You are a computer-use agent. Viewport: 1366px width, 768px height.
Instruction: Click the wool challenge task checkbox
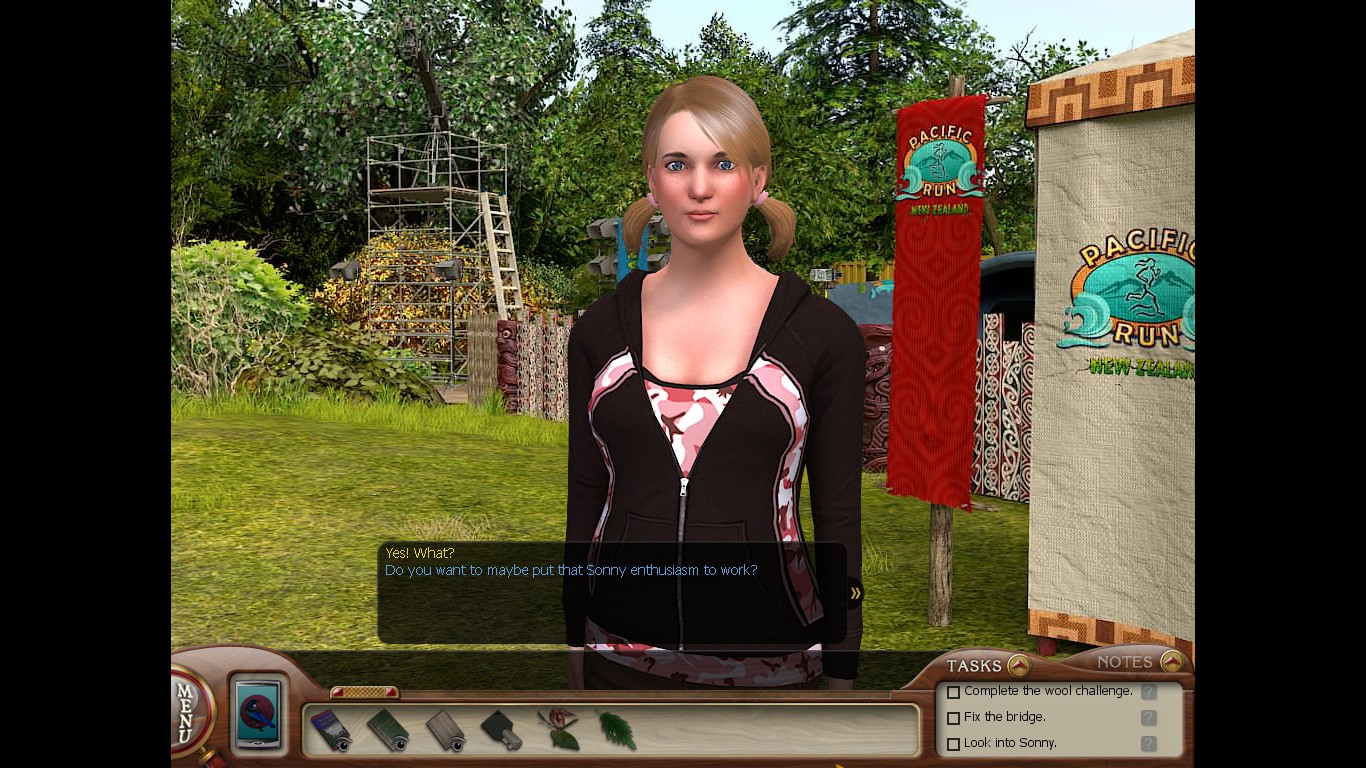tap(954, 692)
